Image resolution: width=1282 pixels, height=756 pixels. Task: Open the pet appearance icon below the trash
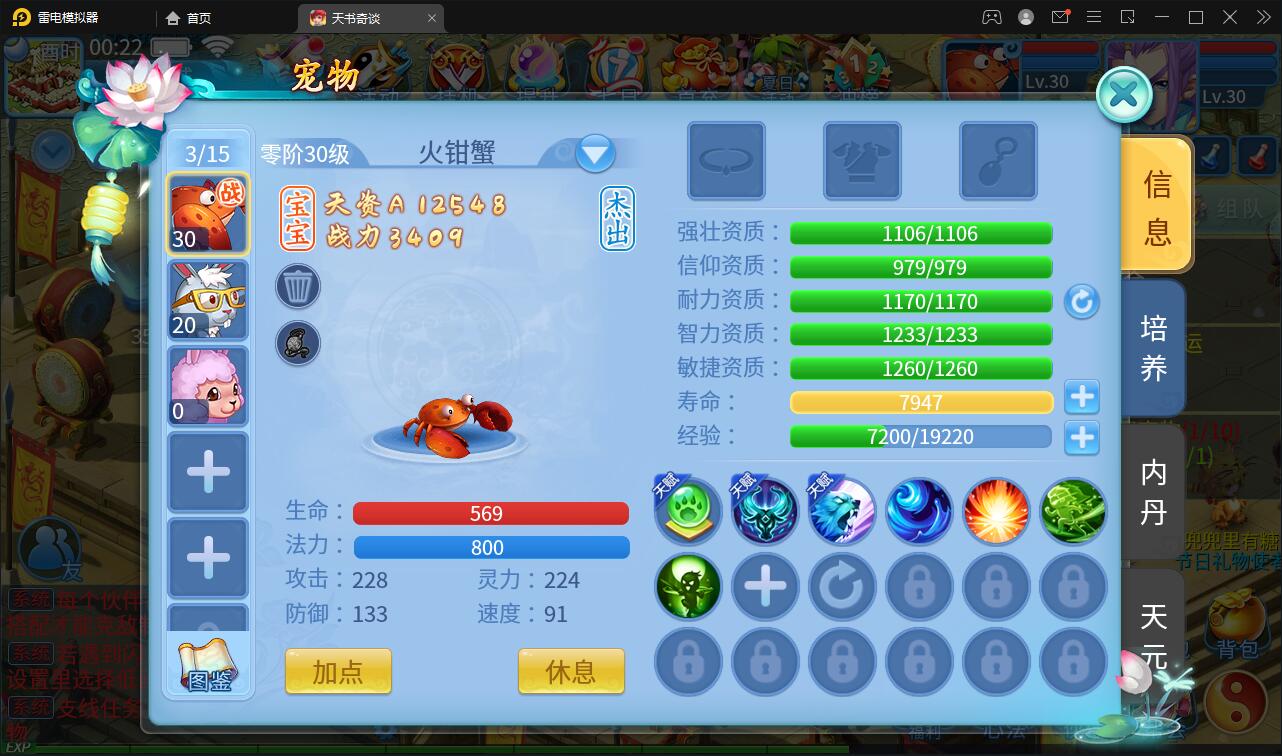point(297,343)
